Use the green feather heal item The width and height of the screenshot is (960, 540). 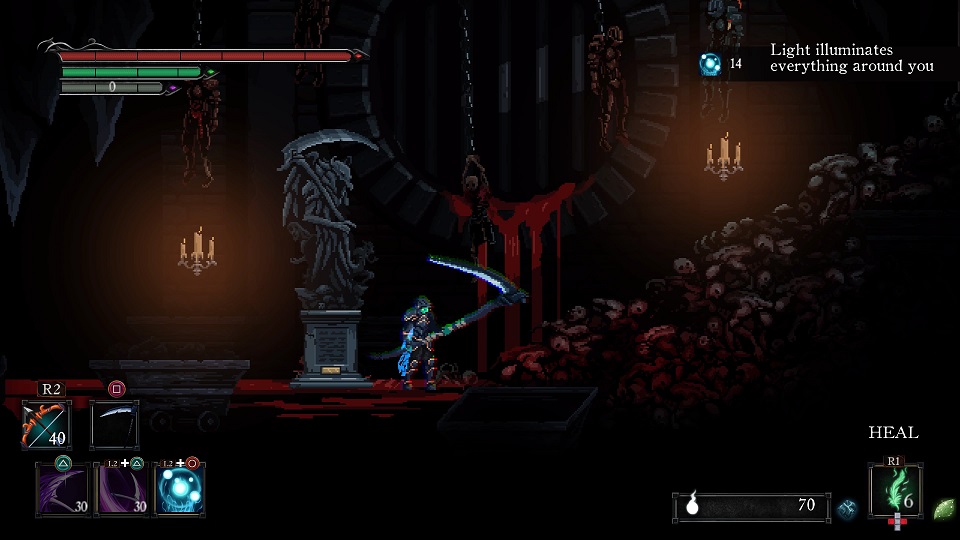[x=895, y=490]
